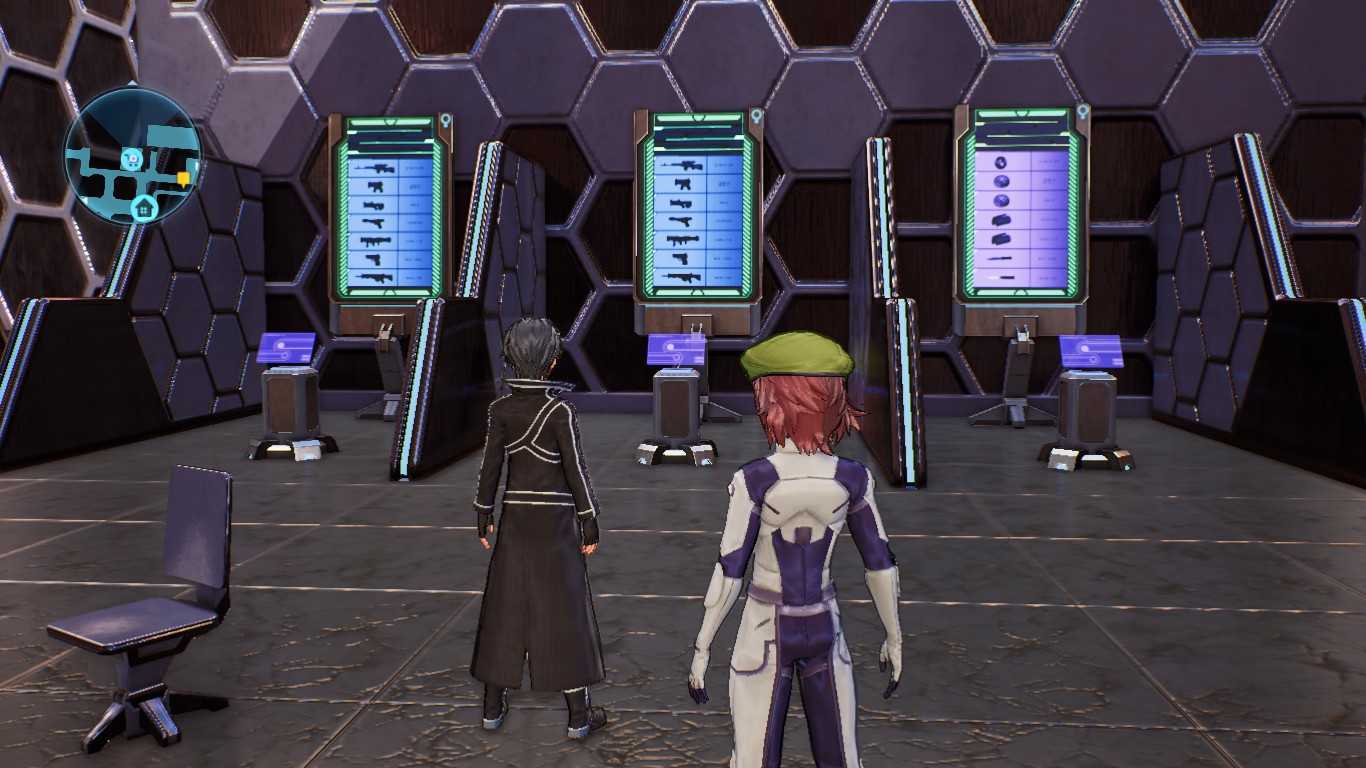Choose the yellow marker on the minimap

[183, 178]
